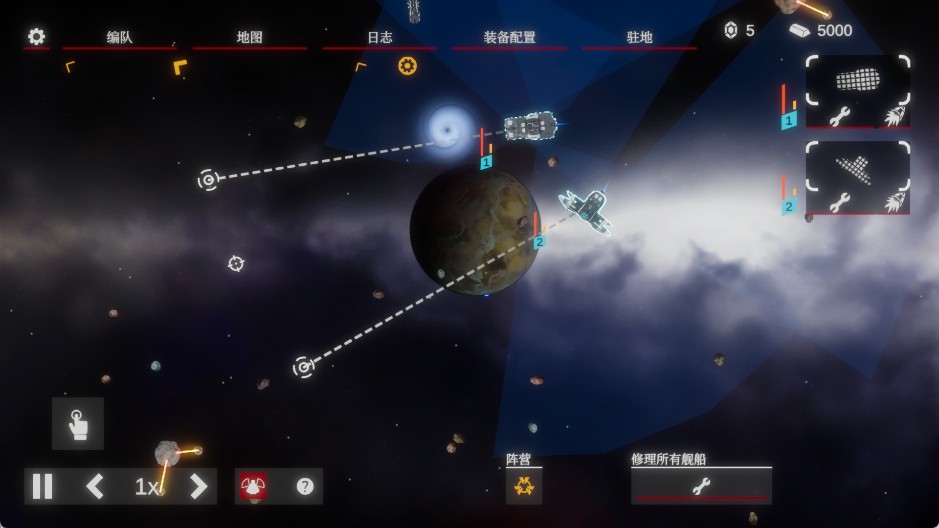The height and width of the screenshot is (528, 939).
Task: Activate ship 1's rocket boost icon
Action: 894,115
